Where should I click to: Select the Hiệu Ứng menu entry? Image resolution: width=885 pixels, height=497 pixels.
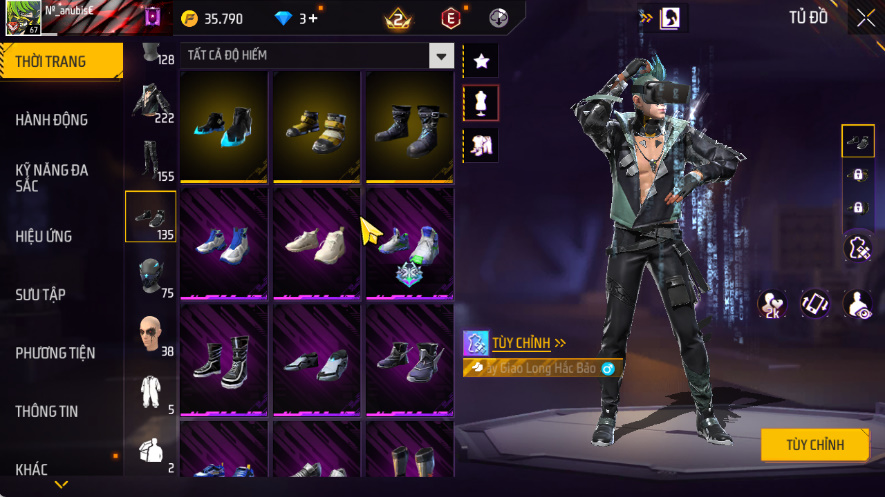click(44, 237)
